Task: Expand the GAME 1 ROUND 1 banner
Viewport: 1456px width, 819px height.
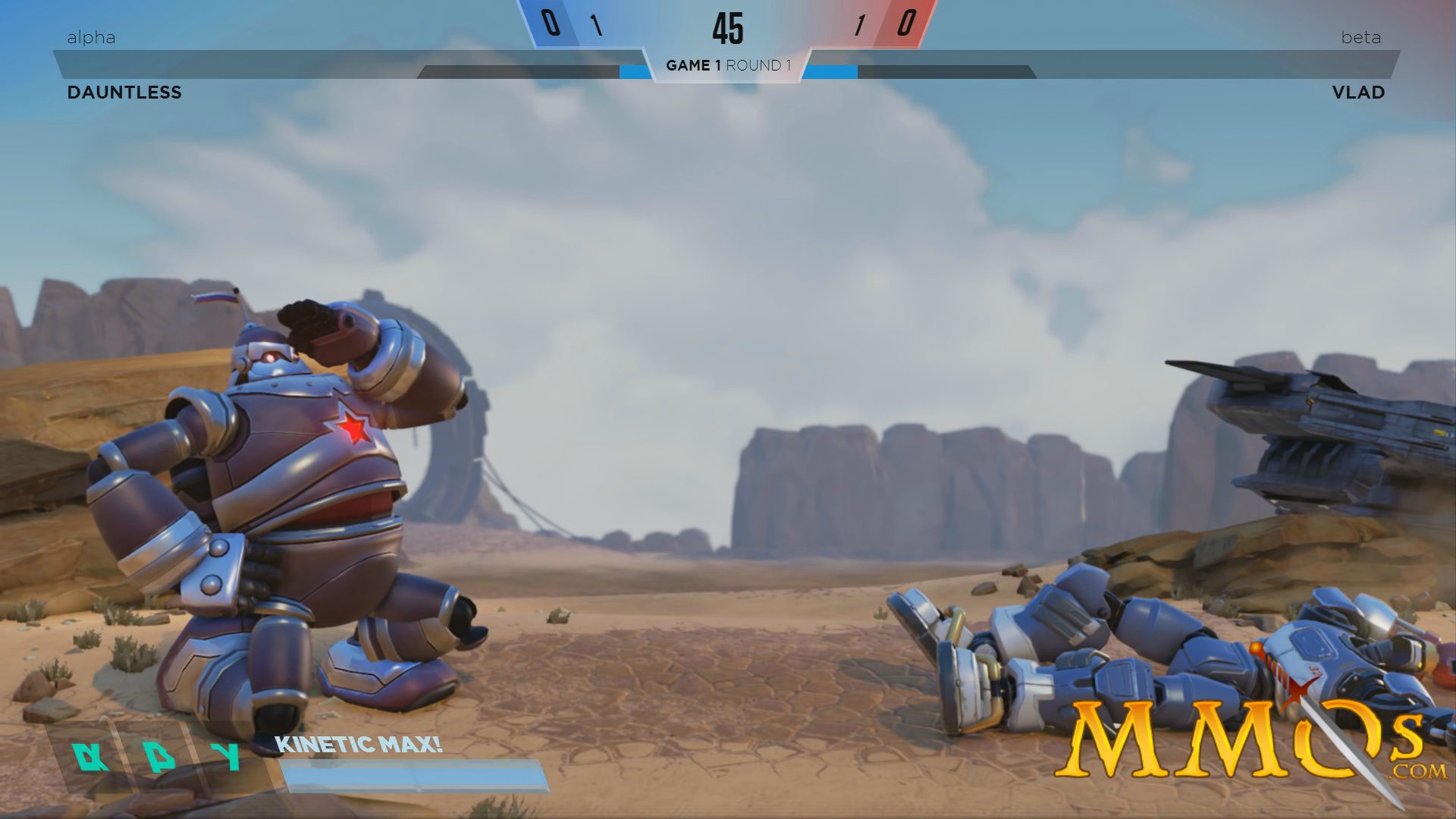Action: point(728,66)
